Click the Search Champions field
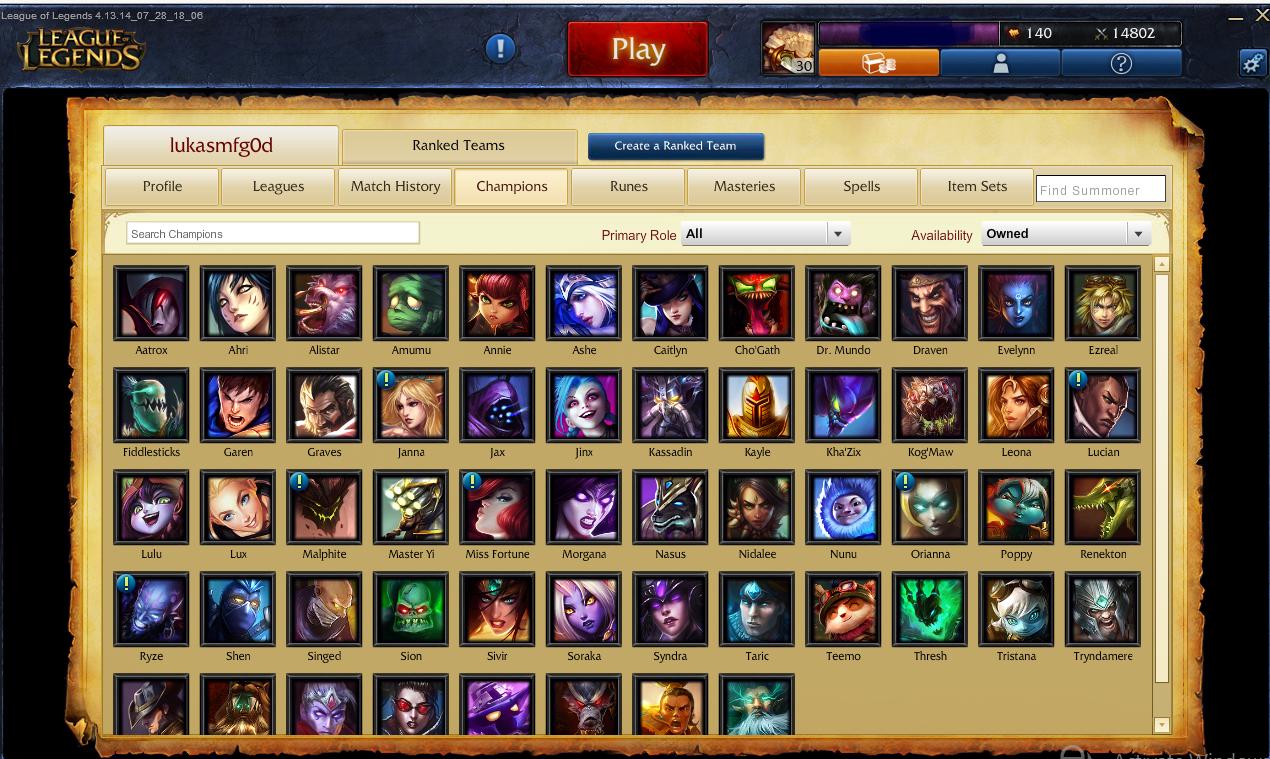 point(273,234)
